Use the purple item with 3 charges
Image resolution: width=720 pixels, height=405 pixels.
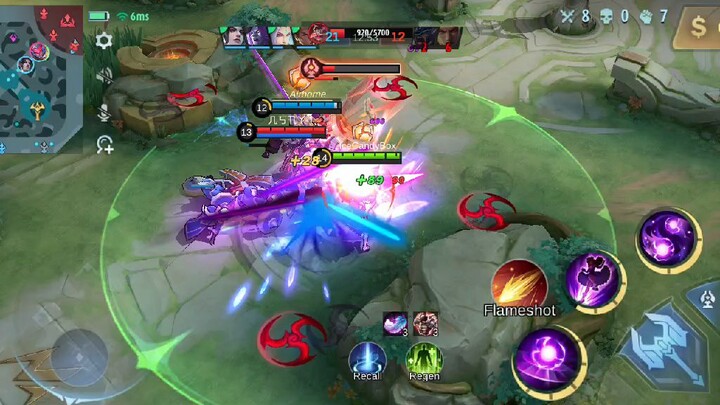(396, 323)
